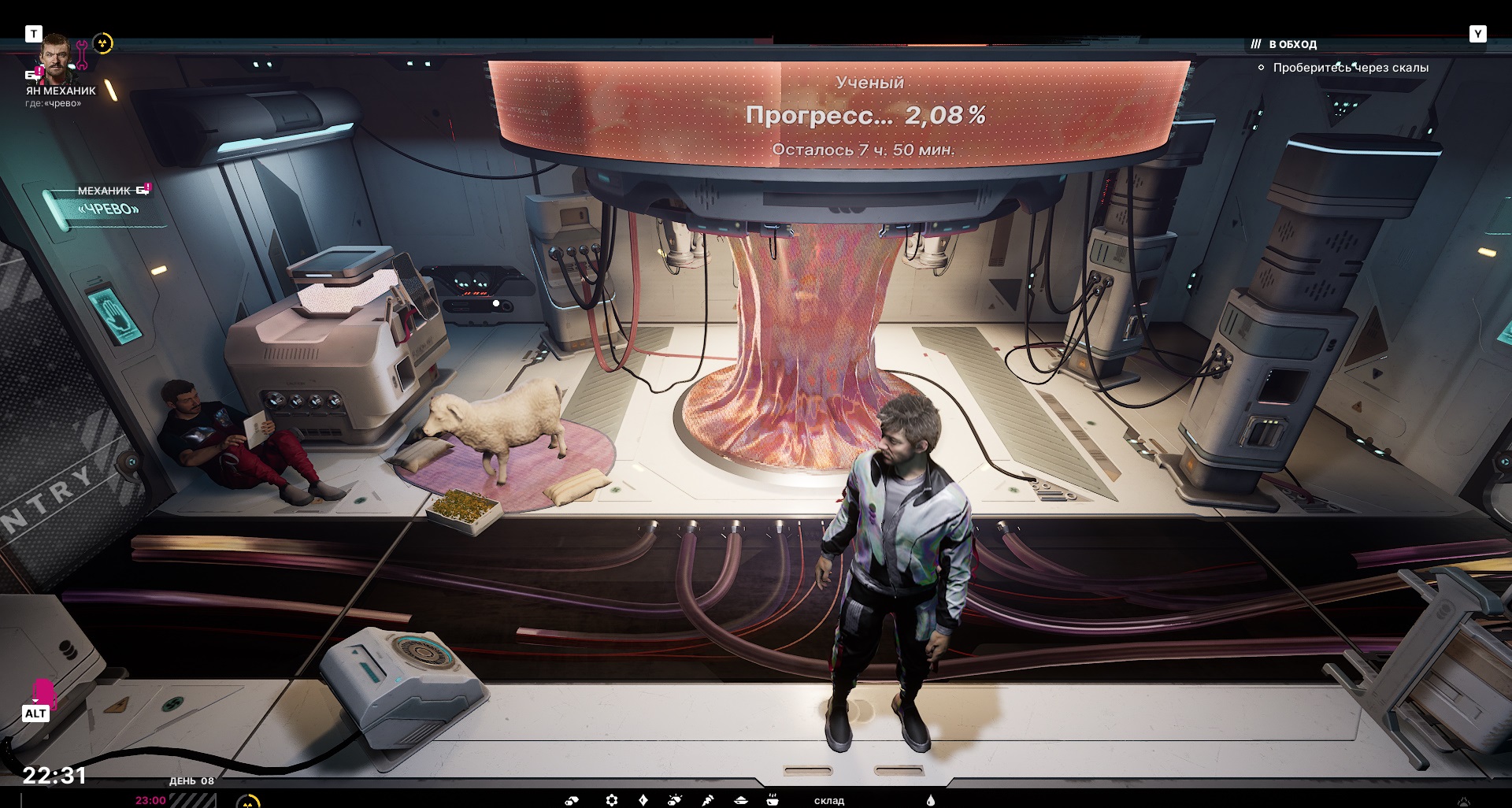
Task: Select the steaming food bowl resource icon
Action: tap(773, 799)
